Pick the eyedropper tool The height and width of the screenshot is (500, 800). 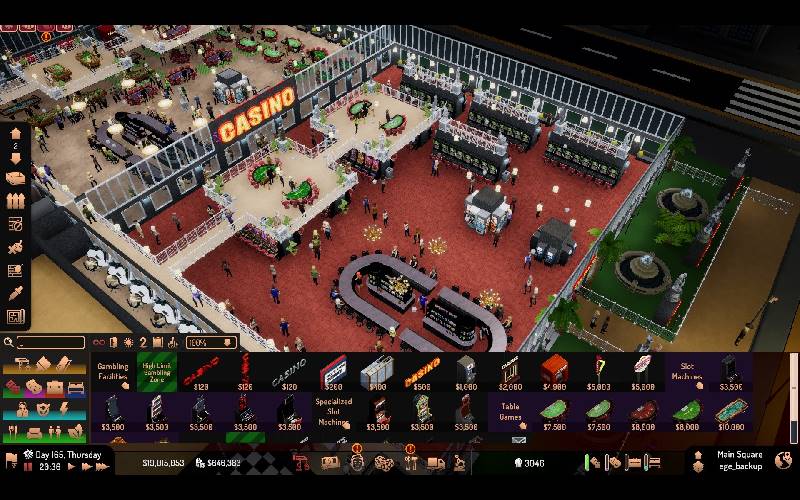click(15, 293)
